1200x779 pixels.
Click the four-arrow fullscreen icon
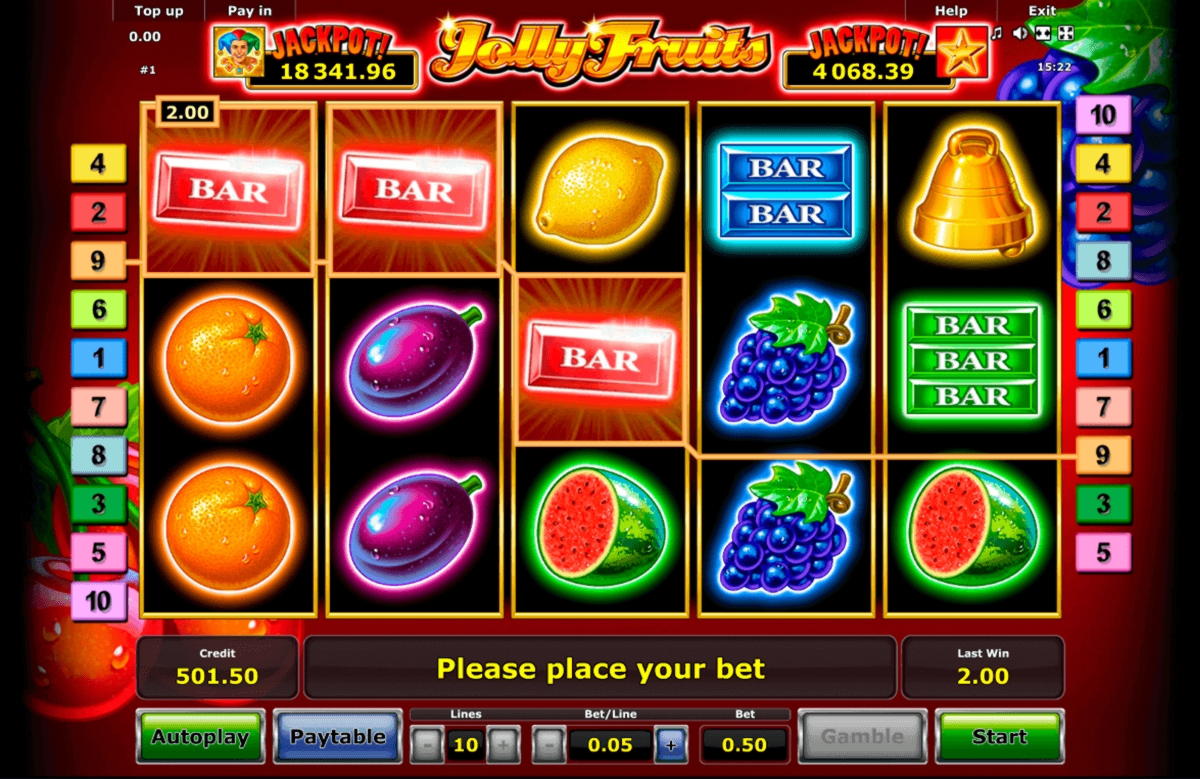pos(1066,33)
